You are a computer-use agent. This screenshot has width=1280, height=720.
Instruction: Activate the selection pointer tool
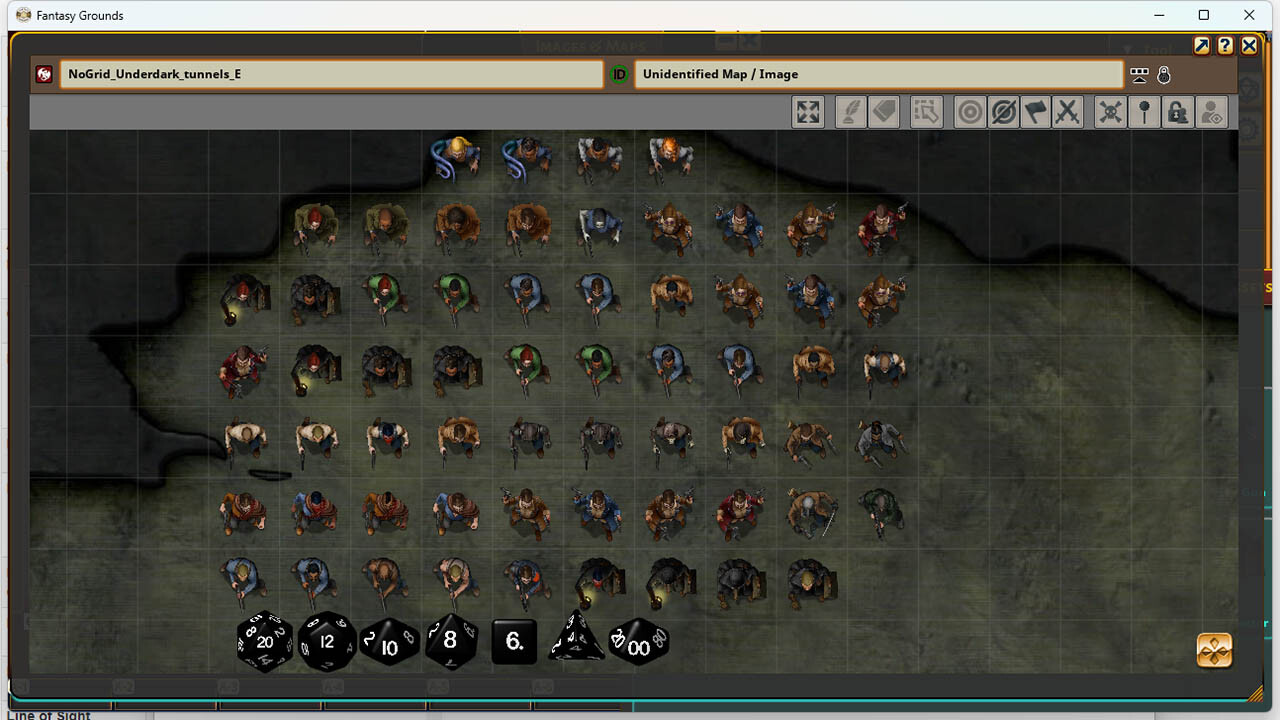pos(926,111)
